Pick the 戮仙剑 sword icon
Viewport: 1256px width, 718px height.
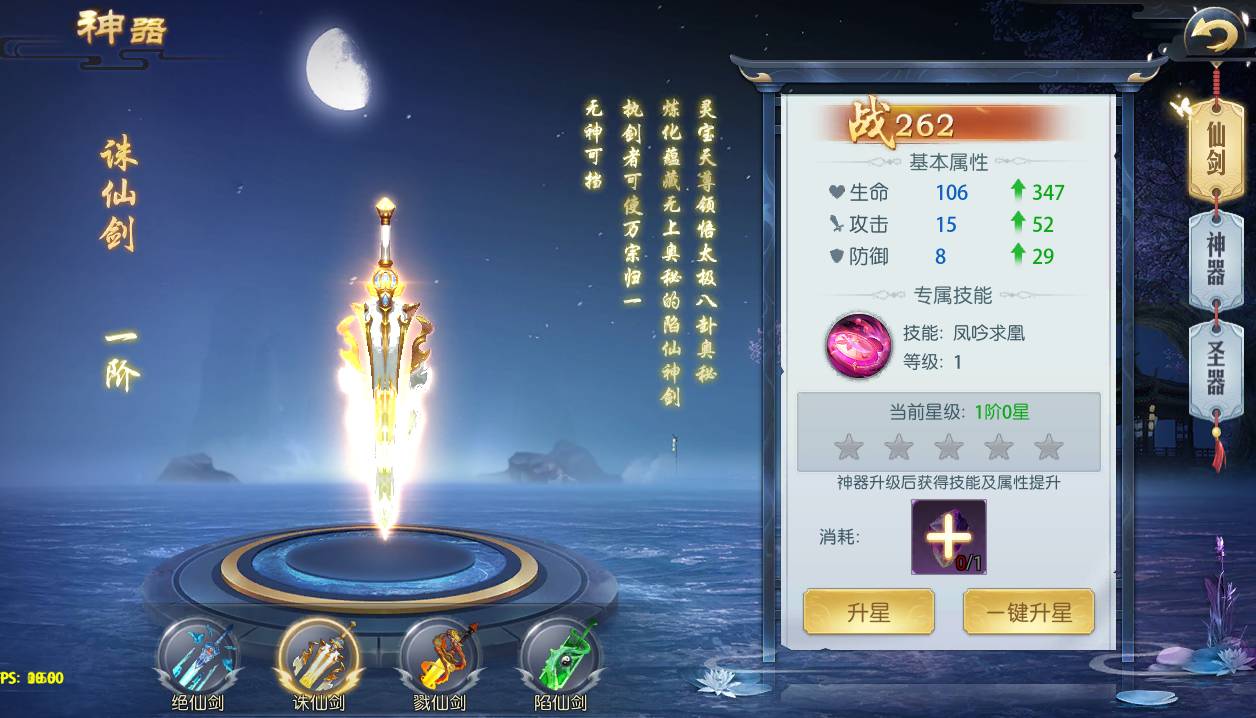click(439, 656)
